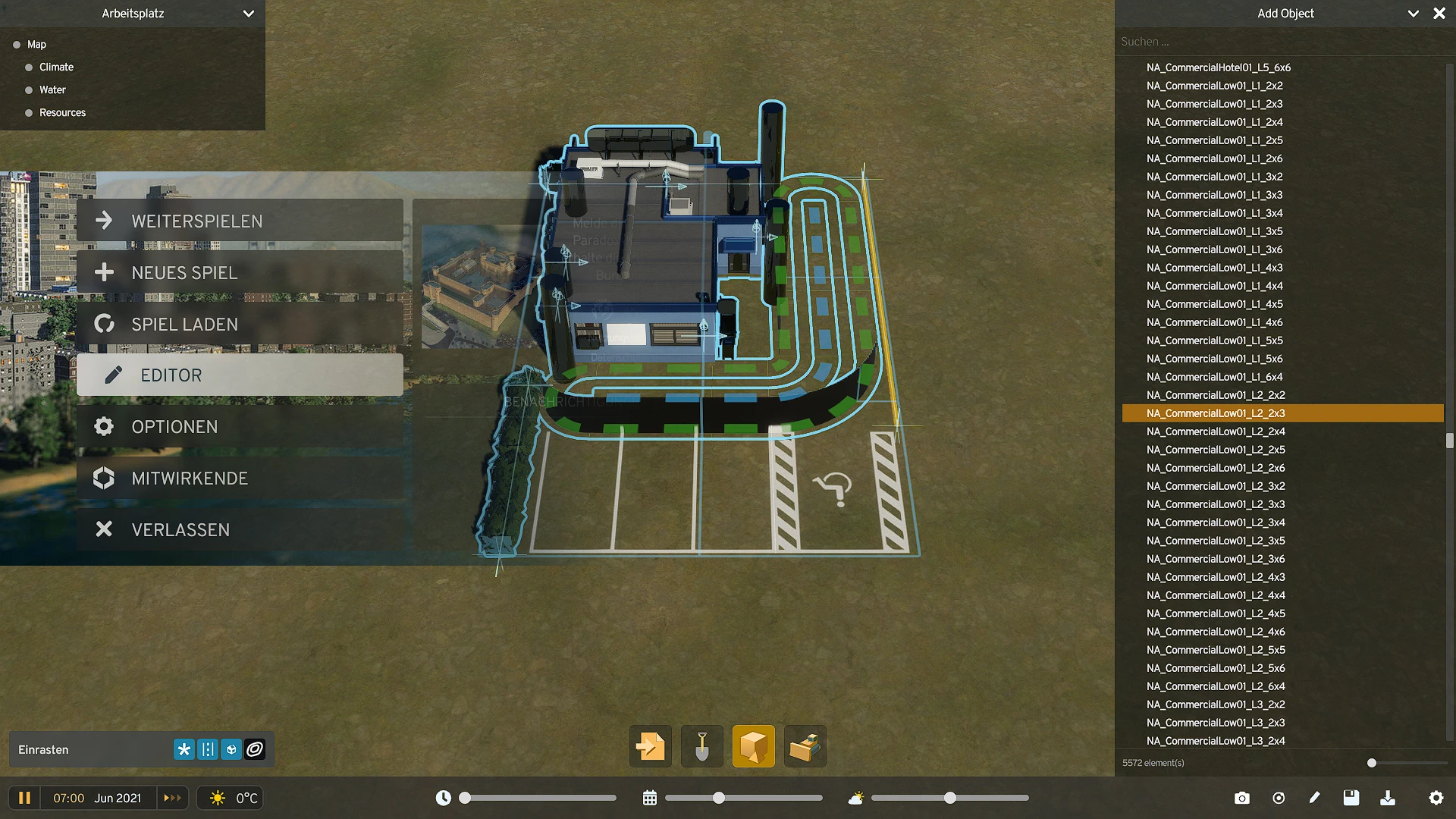Open the download/import icon bottom right
Viewport: 1456px width, 819px height.
1389,798
